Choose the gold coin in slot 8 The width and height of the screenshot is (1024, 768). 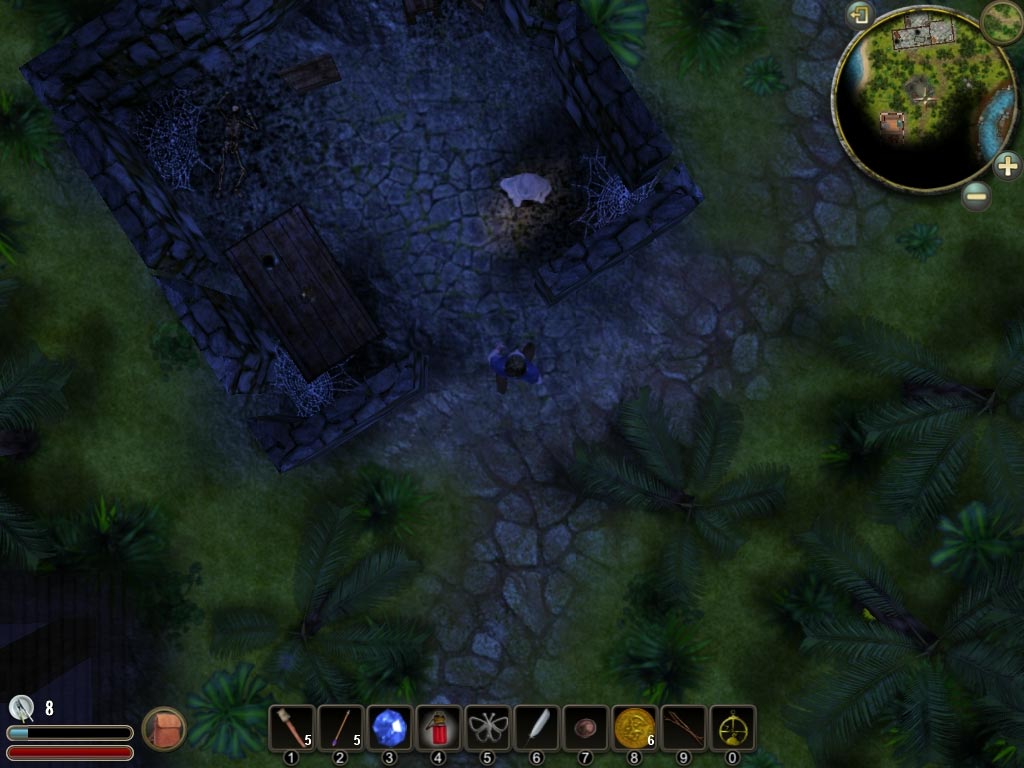pos(634,727)
